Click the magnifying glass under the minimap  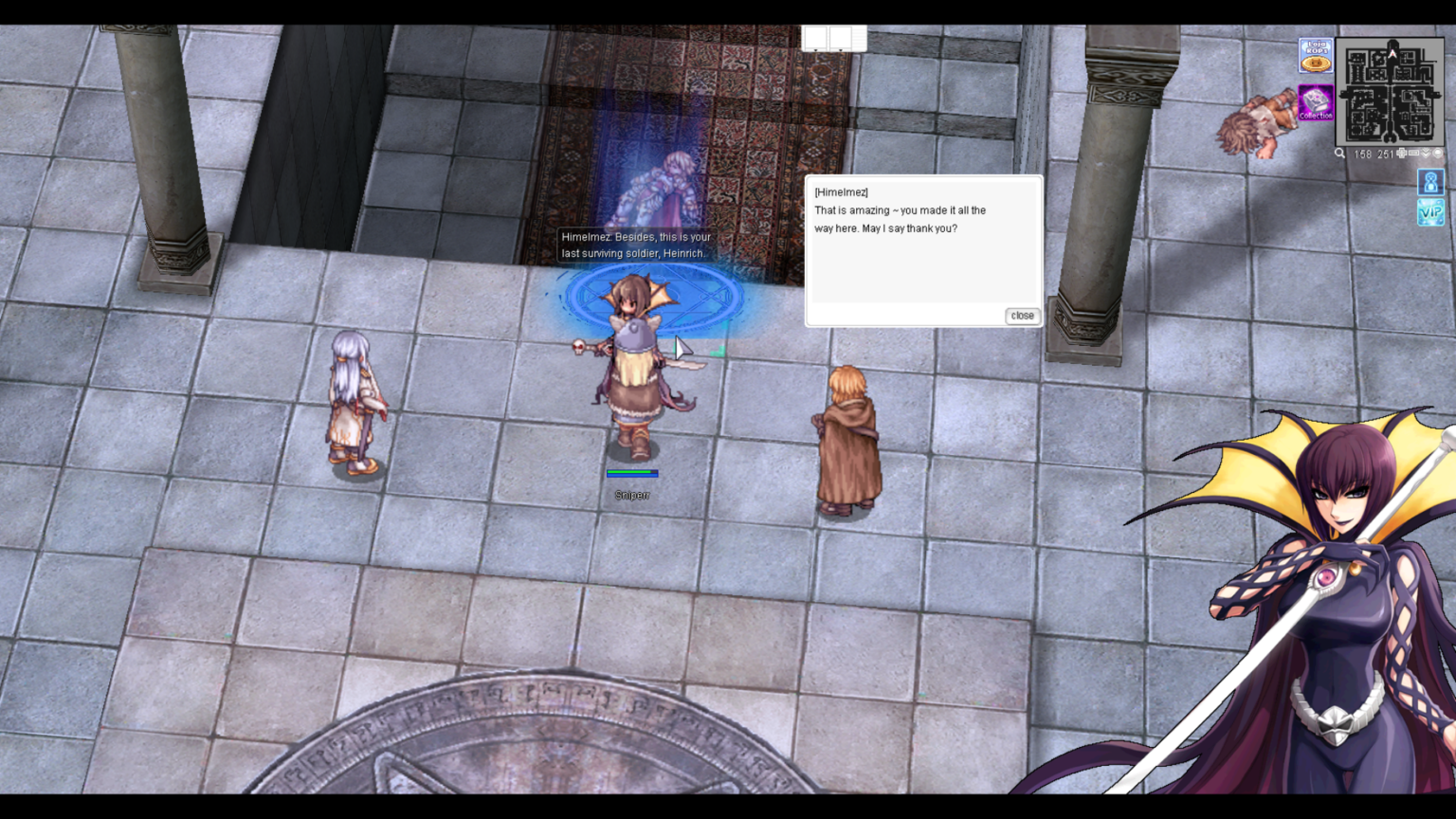point(1339,154)
